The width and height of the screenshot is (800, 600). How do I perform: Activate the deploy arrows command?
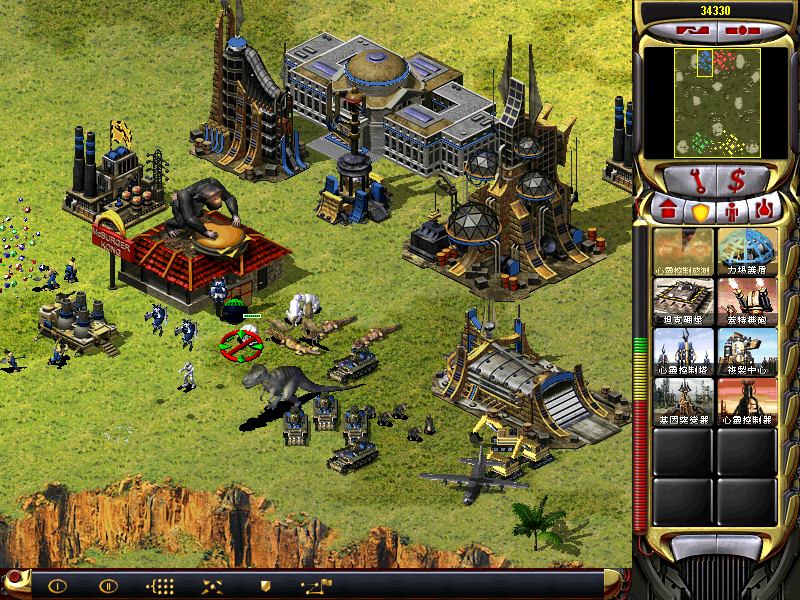pyautogui.click(x=212, y=585)
